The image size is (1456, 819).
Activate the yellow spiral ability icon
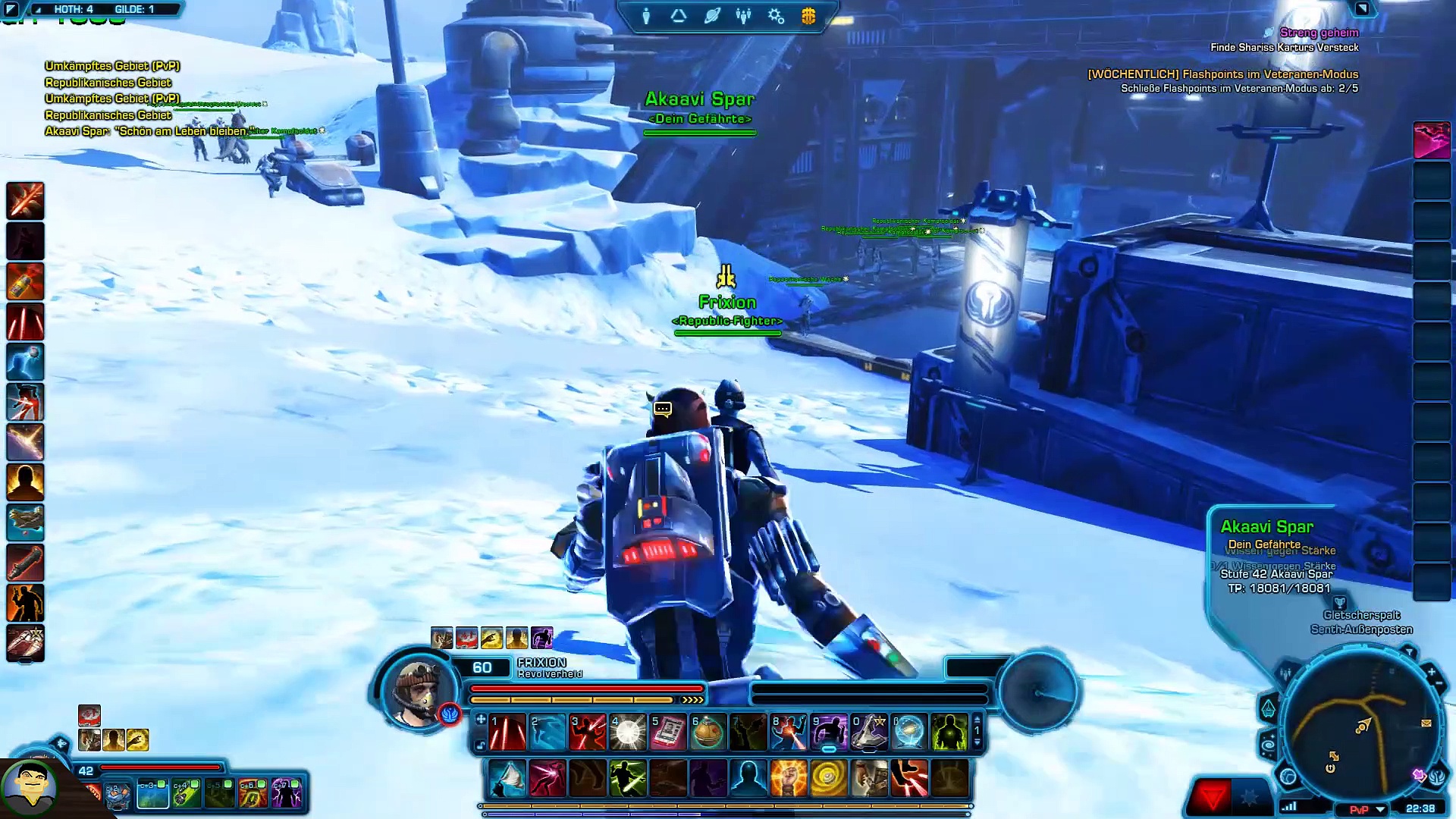828,778
